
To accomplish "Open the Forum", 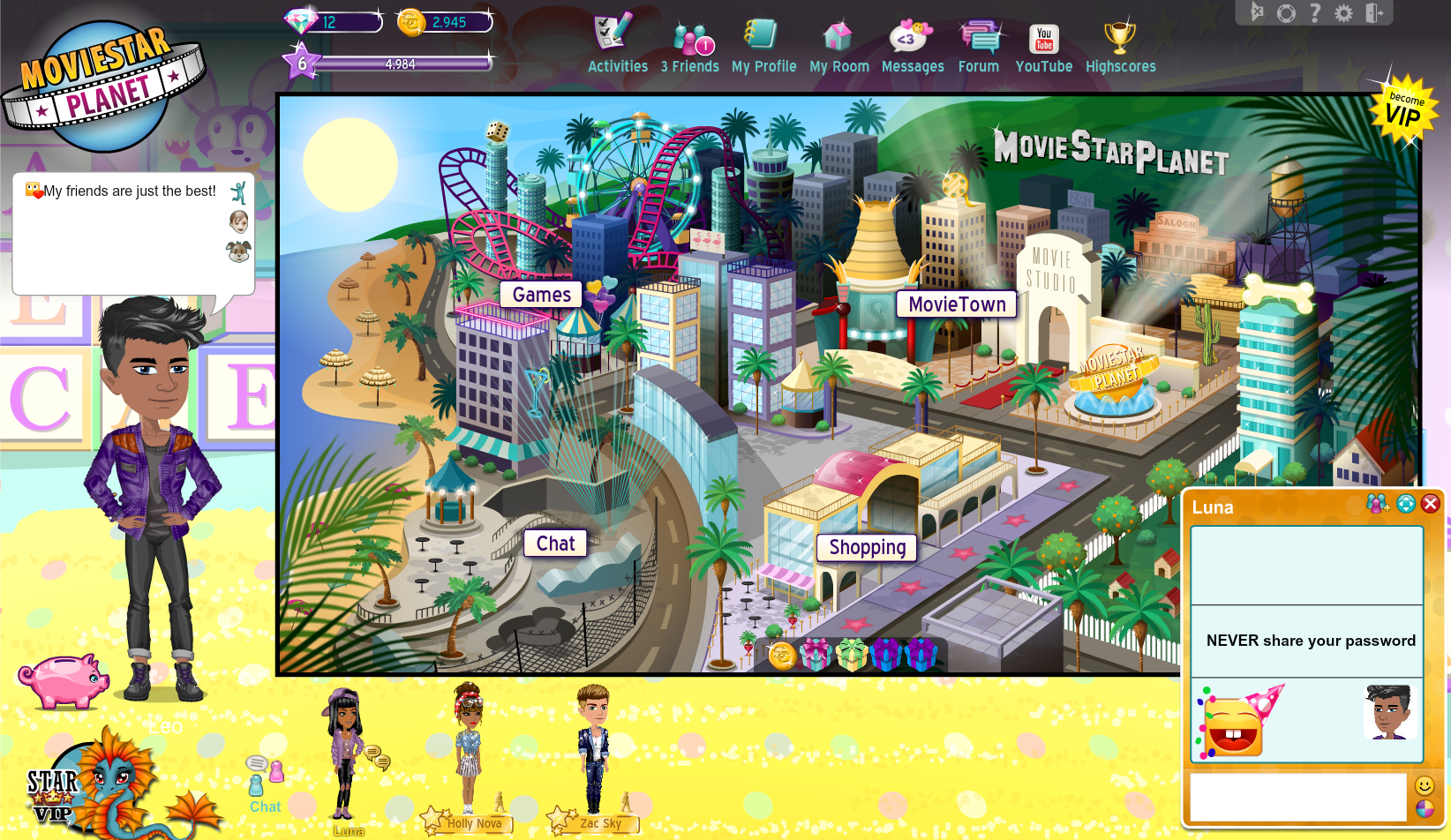I will pos(979,46).
